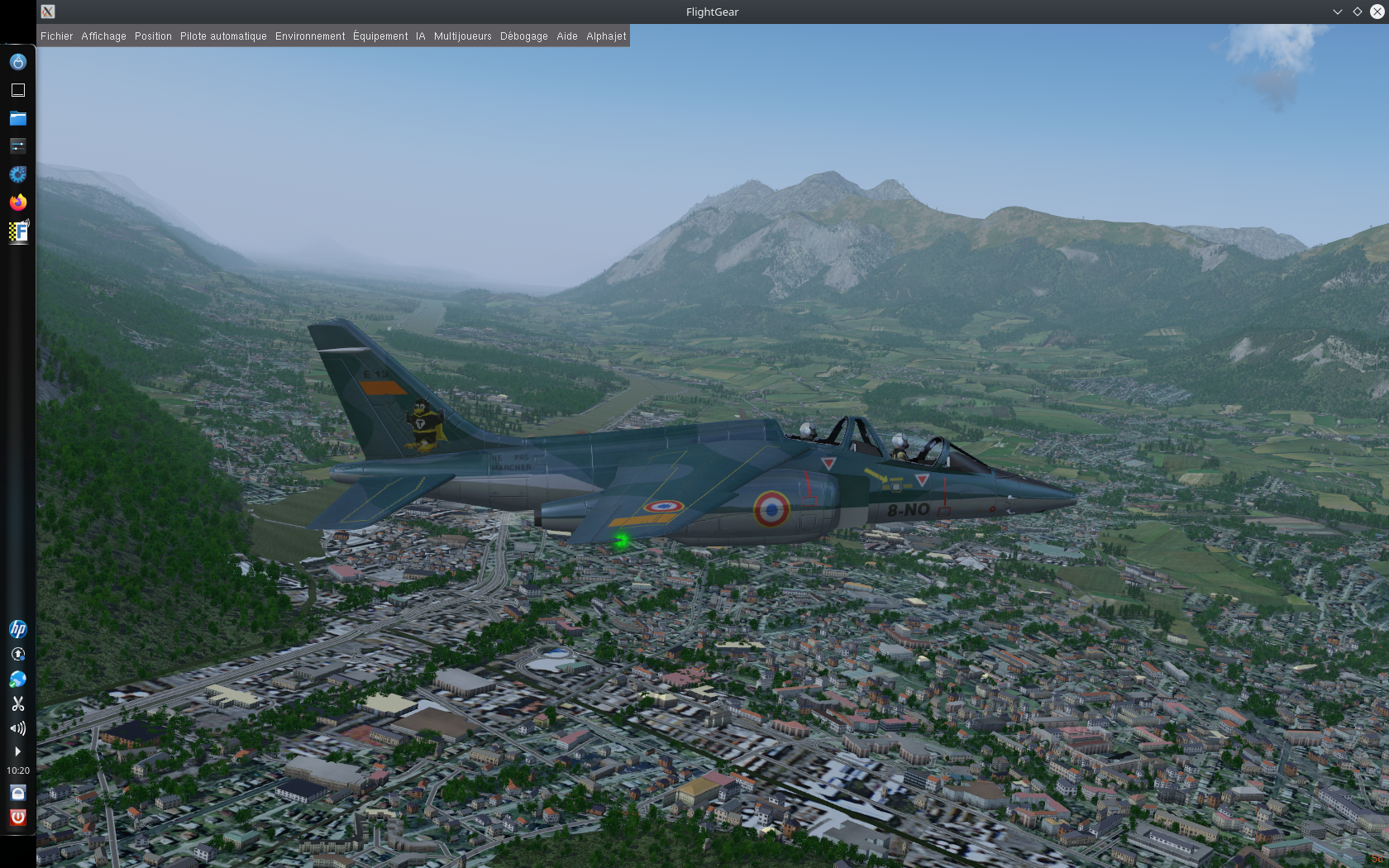Close the FlightGear window
Screen dimensions: 1389x868
(x=1377, y=12)
